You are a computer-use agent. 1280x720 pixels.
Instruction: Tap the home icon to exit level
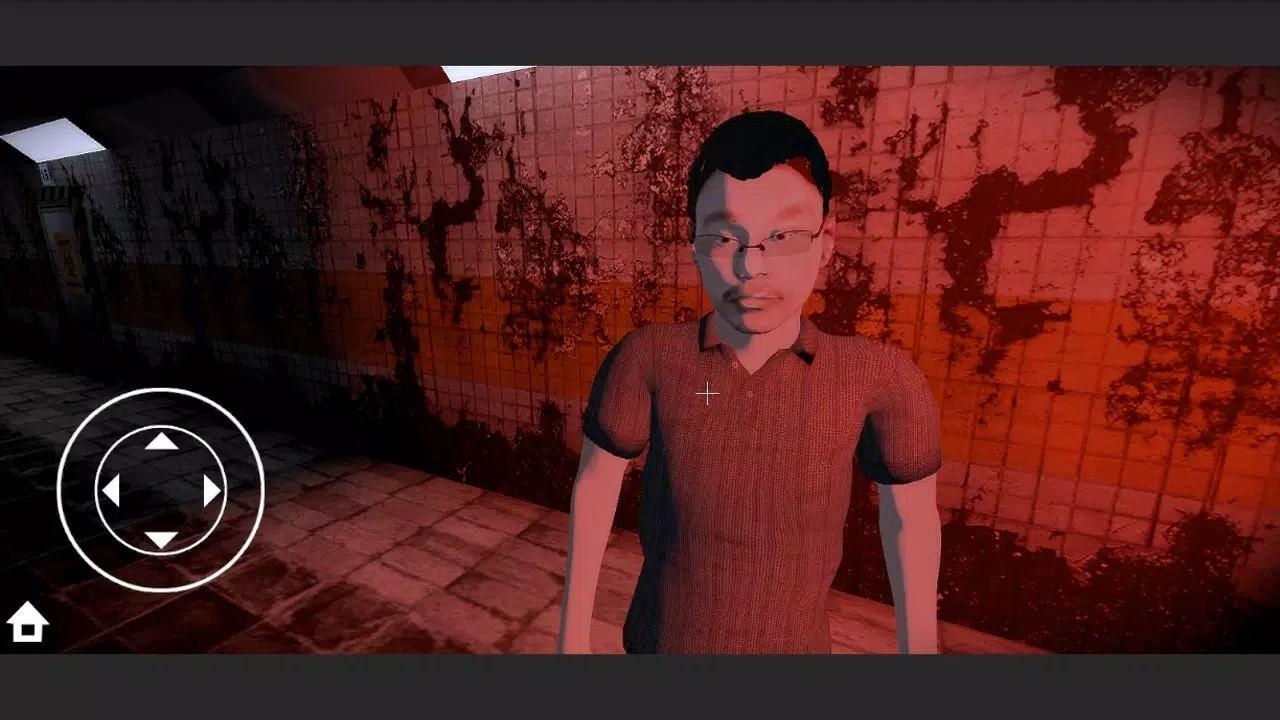tap(29, 620)
